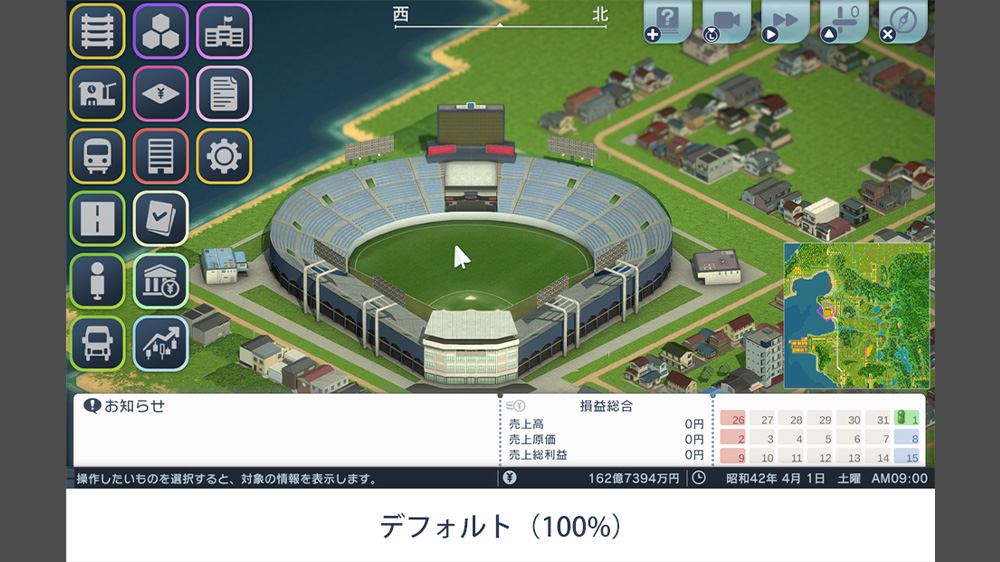Click the compass button at top right

(903, 20)
